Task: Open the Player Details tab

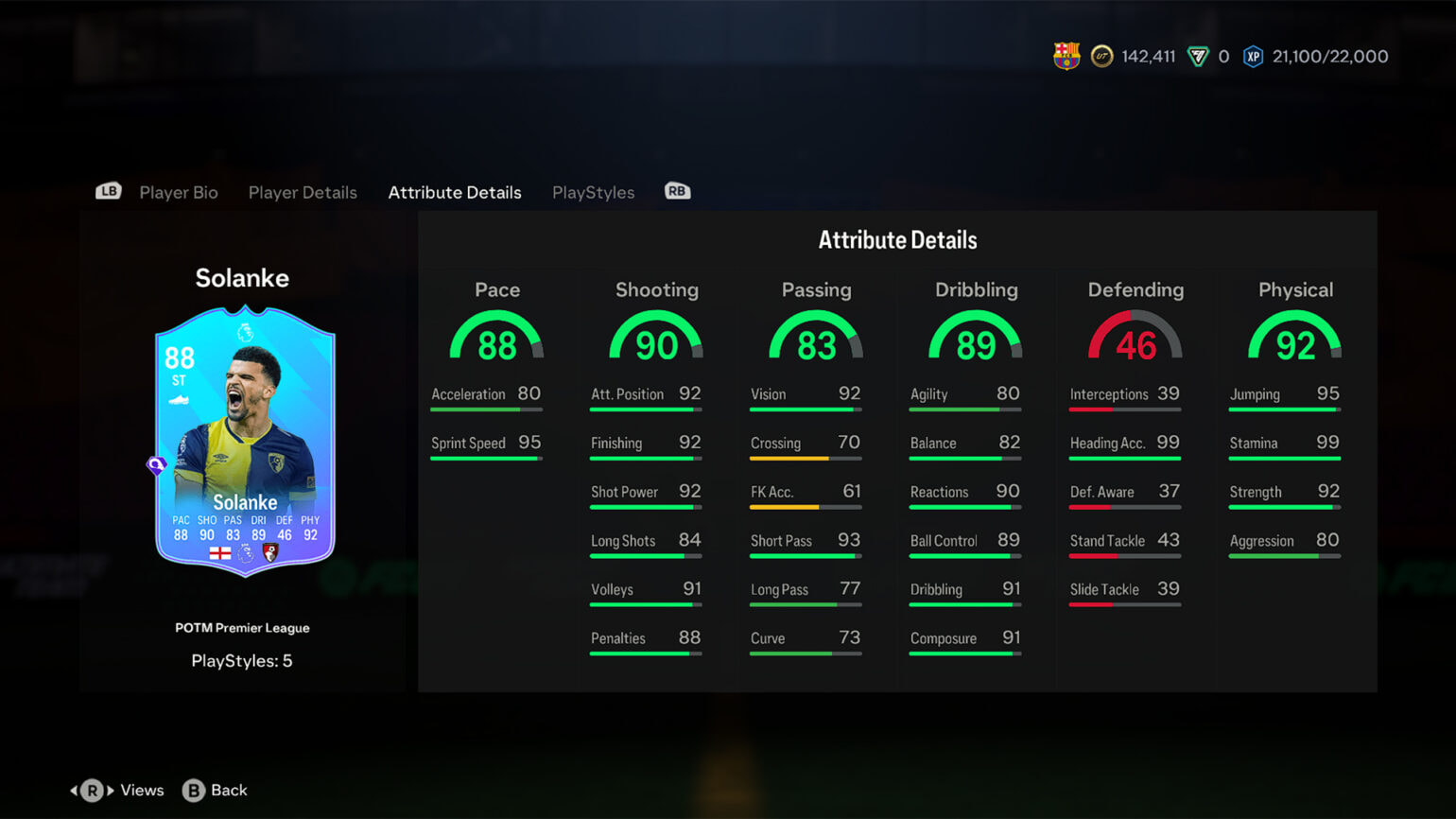Action: [303, 192]
